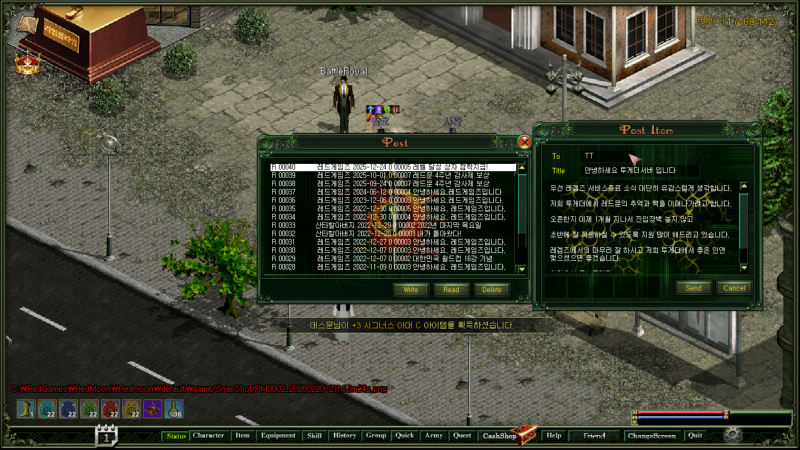Select mail row R 00028
Viewport: 800px width, 450px height.
pyautogui.click(x=390, y=267)
